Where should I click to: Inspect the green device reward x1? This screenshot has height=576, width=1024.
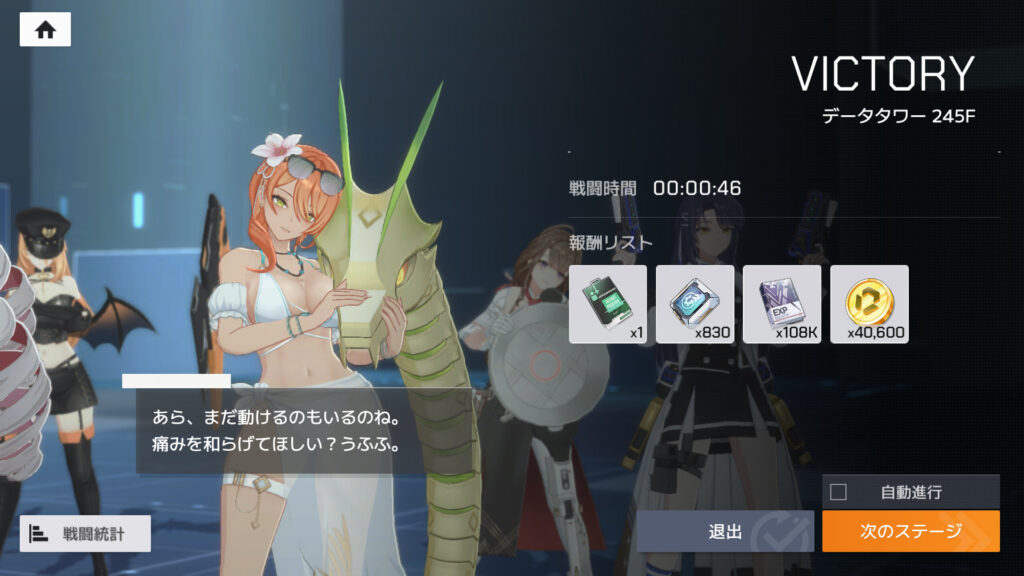click(608, 304)
